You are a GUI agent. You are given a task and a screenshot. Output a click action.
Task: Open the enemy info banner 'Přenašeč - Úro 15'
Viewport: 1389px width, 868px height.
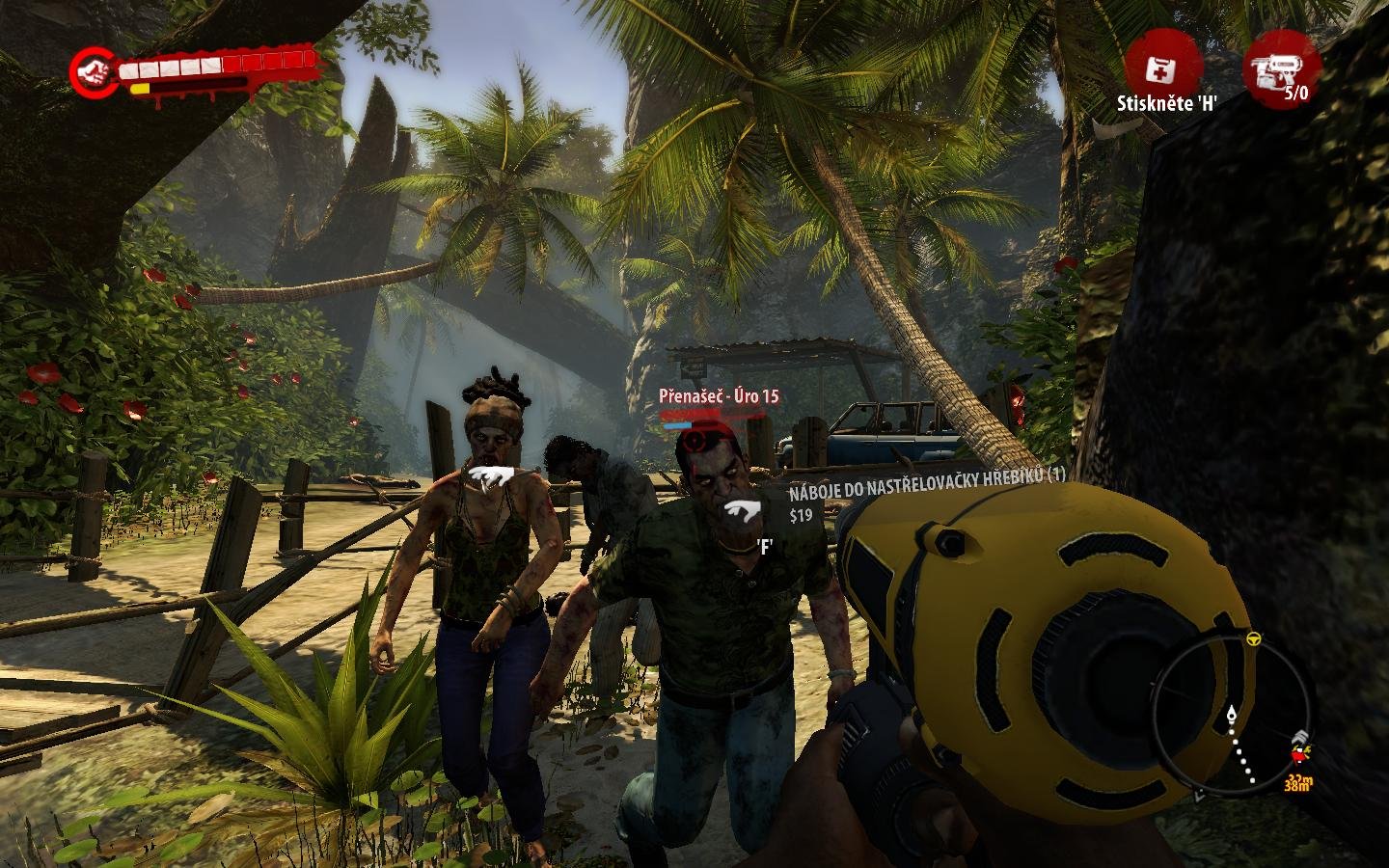(719, 395)
